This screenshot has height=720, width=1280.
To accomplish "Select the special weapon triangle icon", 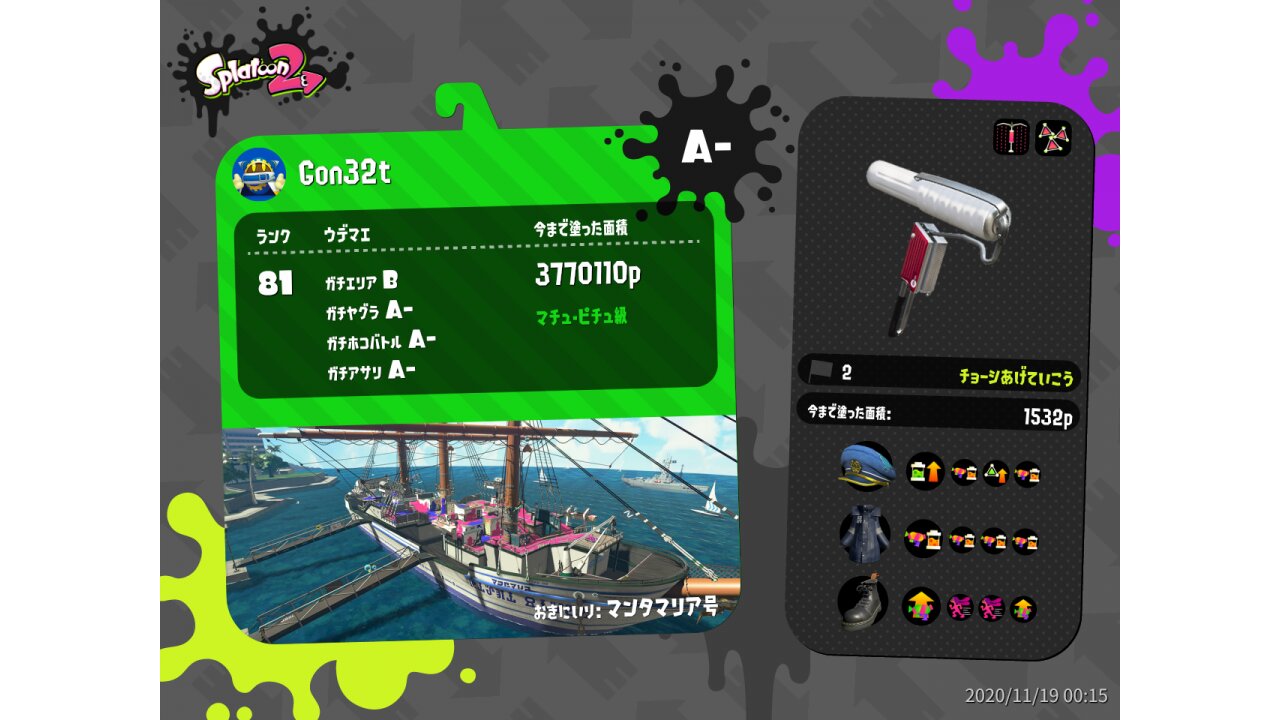I will [x=1053, y=137].
